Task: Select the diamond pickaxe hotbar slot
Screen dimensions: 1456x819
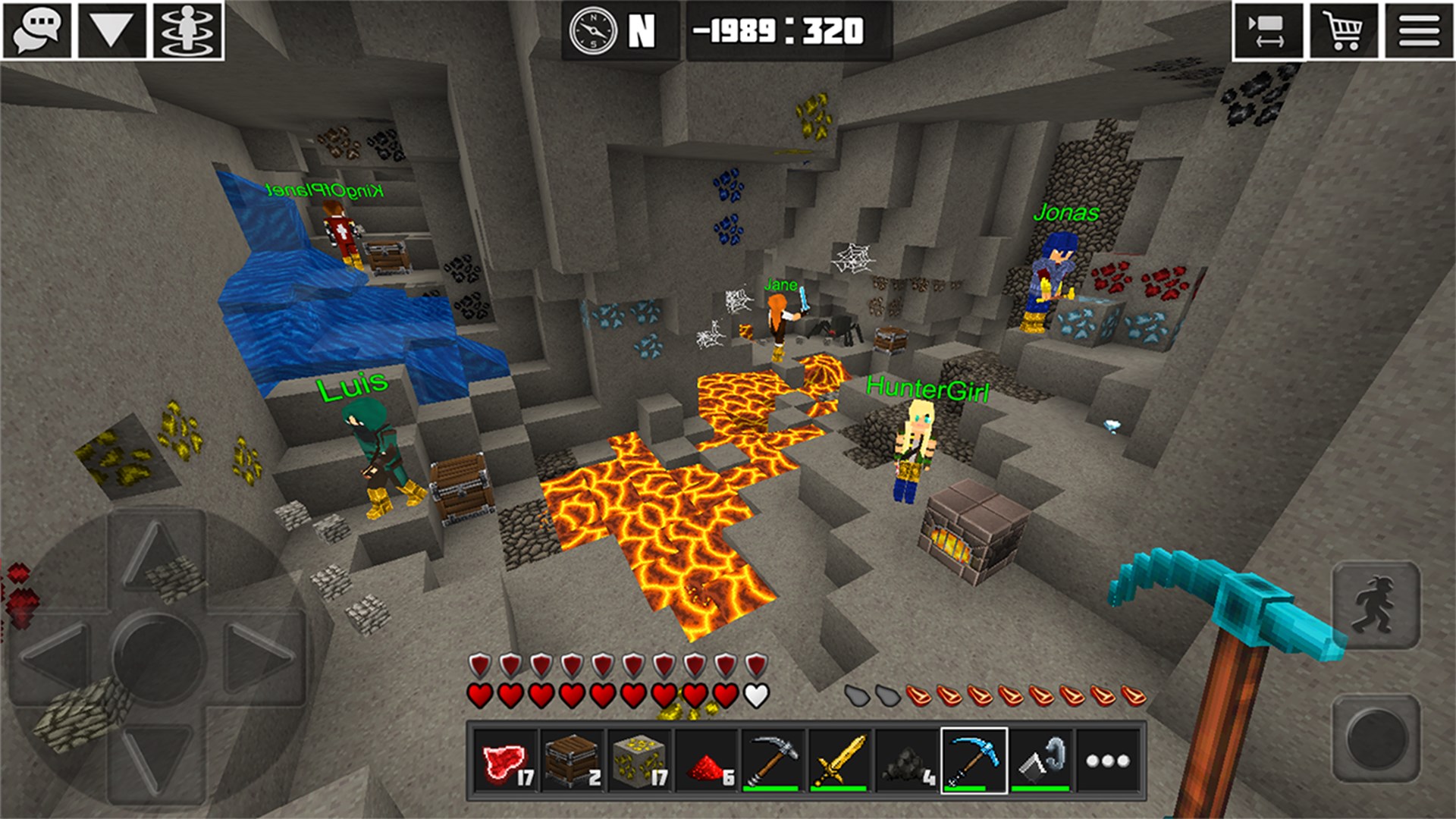Action: [x=974, y=761]
